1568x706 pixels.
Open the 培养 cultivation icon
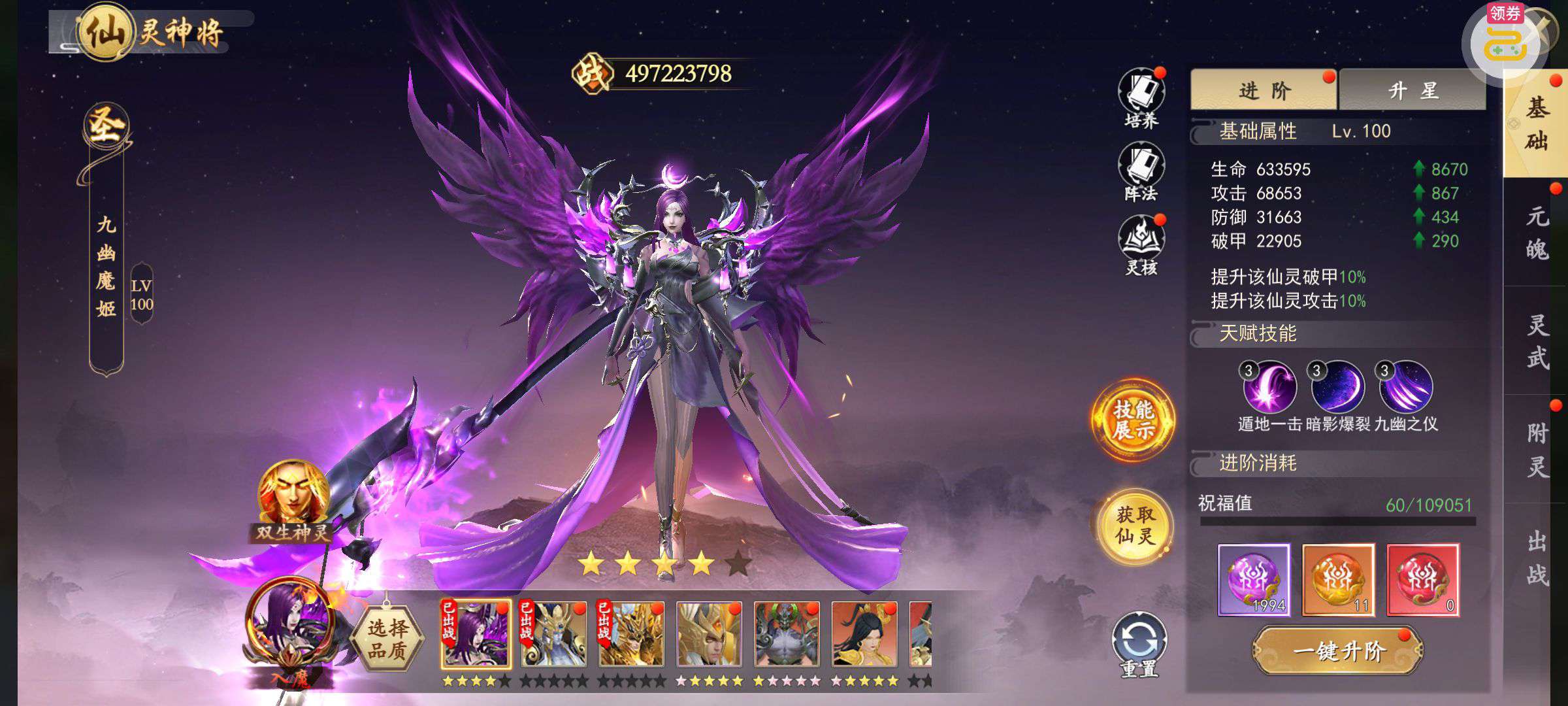[1141, 95]
